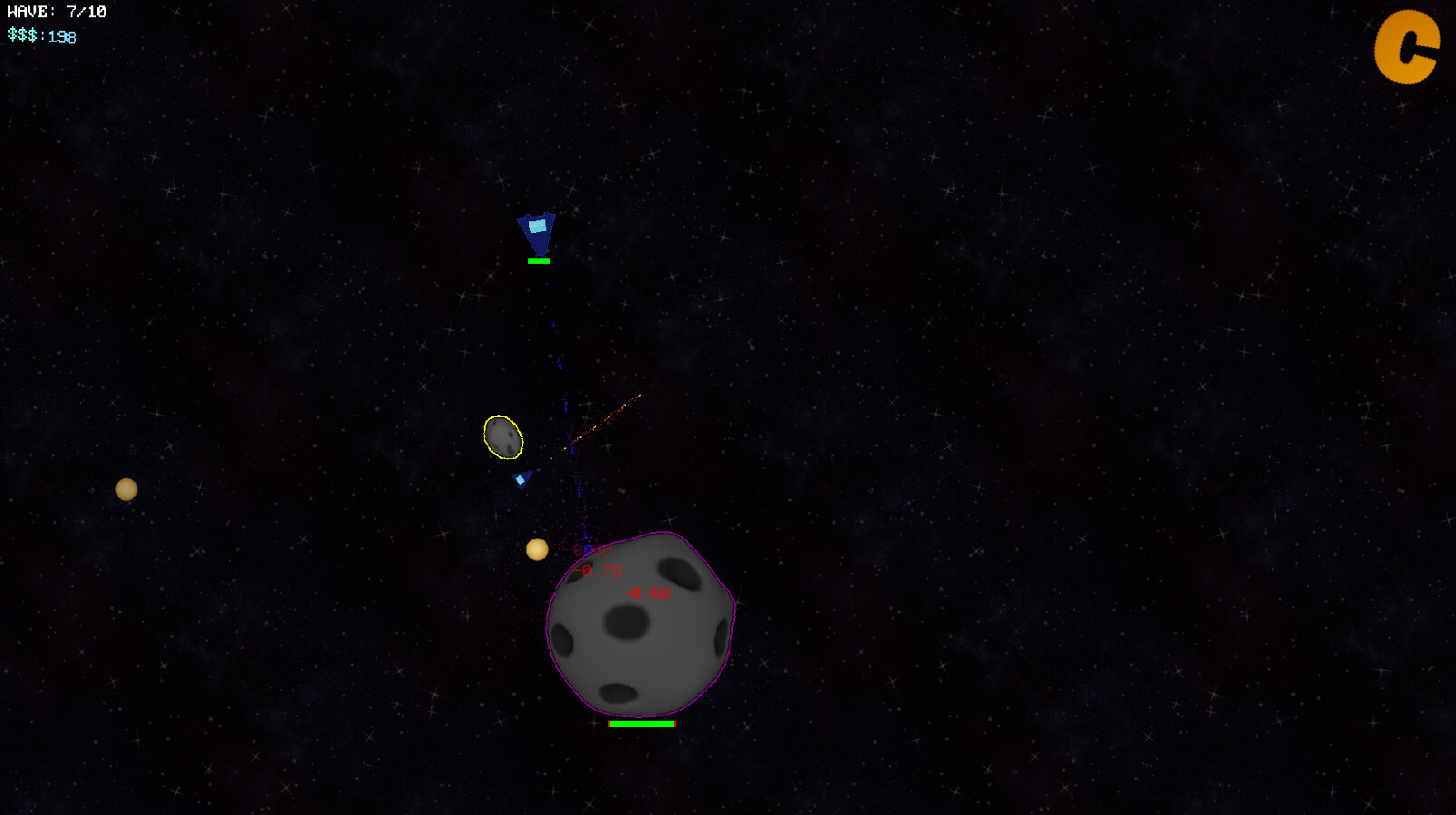Click the red -0.73 damage number
Viewport: 1456px width, 815px height.
point(598,571)
